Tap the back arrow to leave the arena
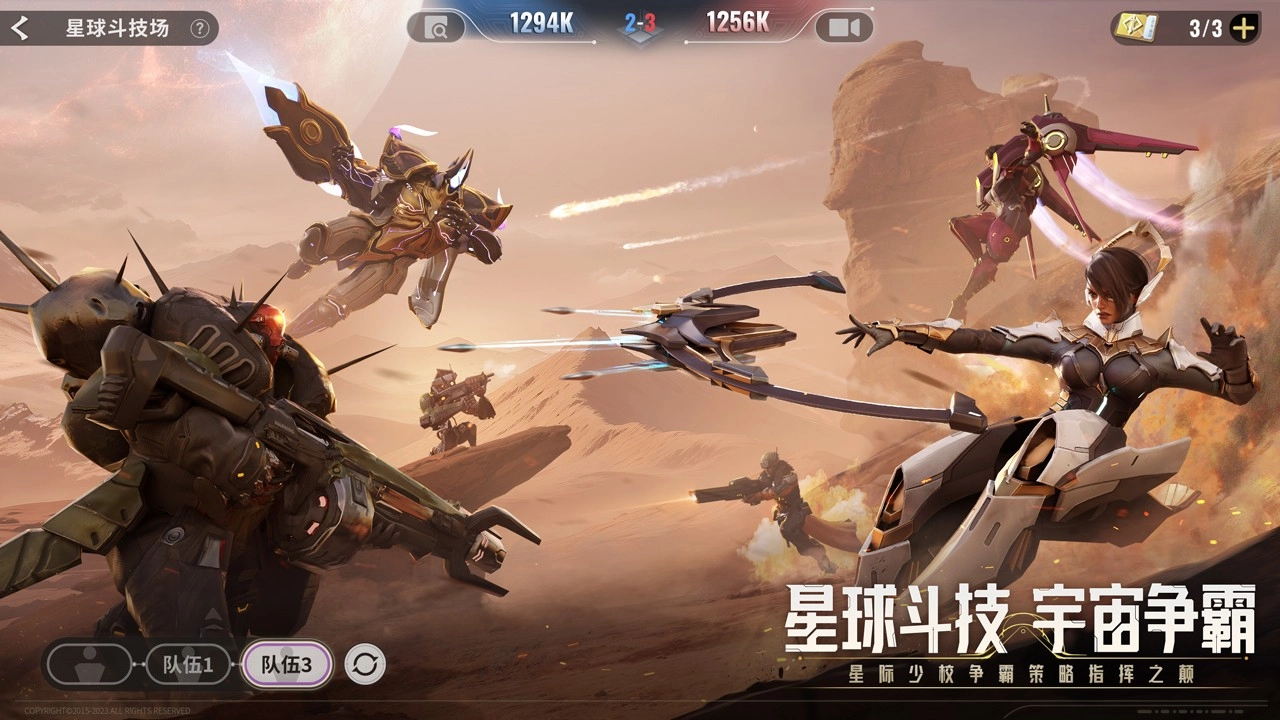 18,28
